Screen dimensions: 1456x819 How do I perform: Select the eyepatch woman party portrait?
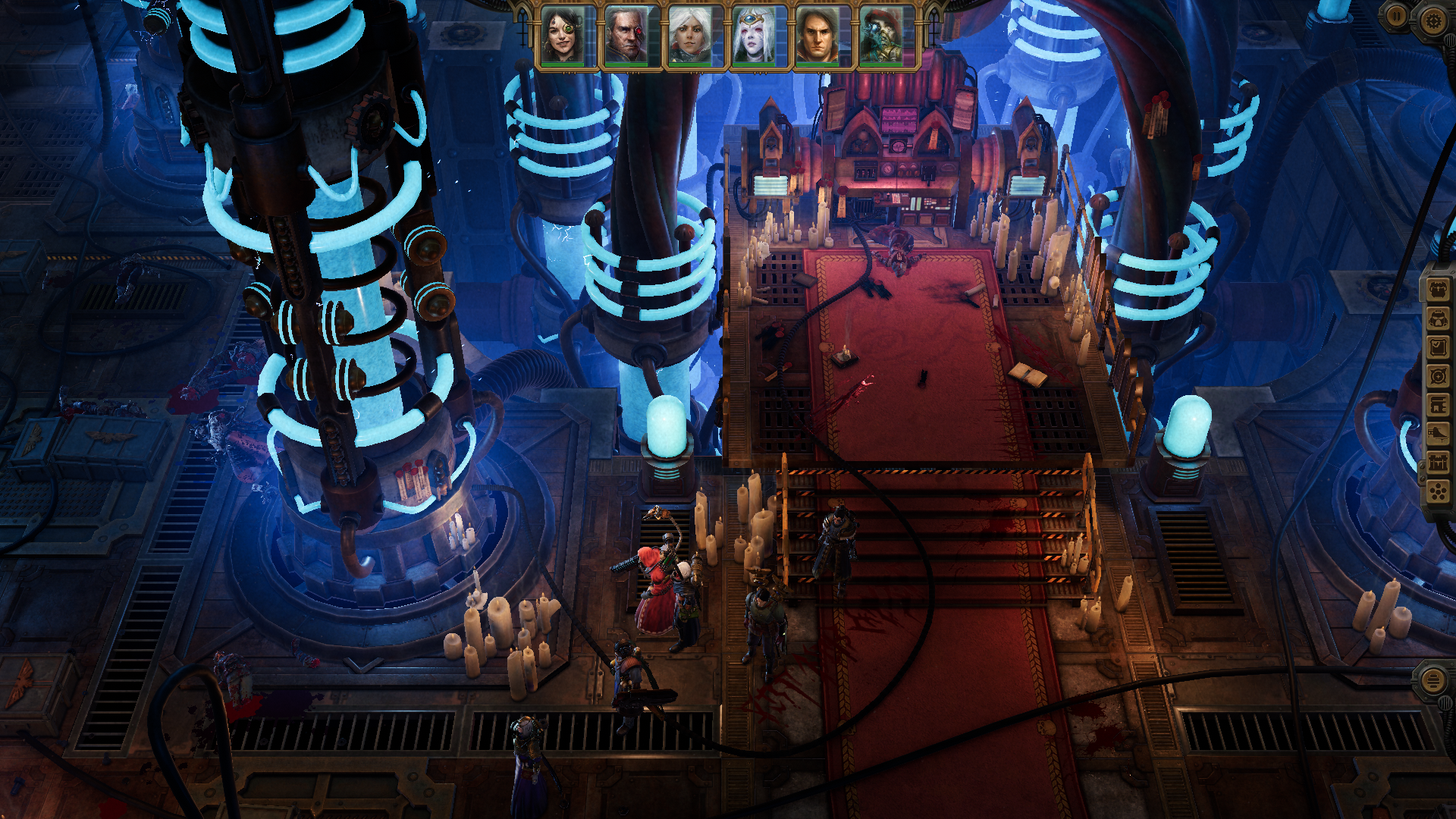pyautogui.click(x=562, y=36)
